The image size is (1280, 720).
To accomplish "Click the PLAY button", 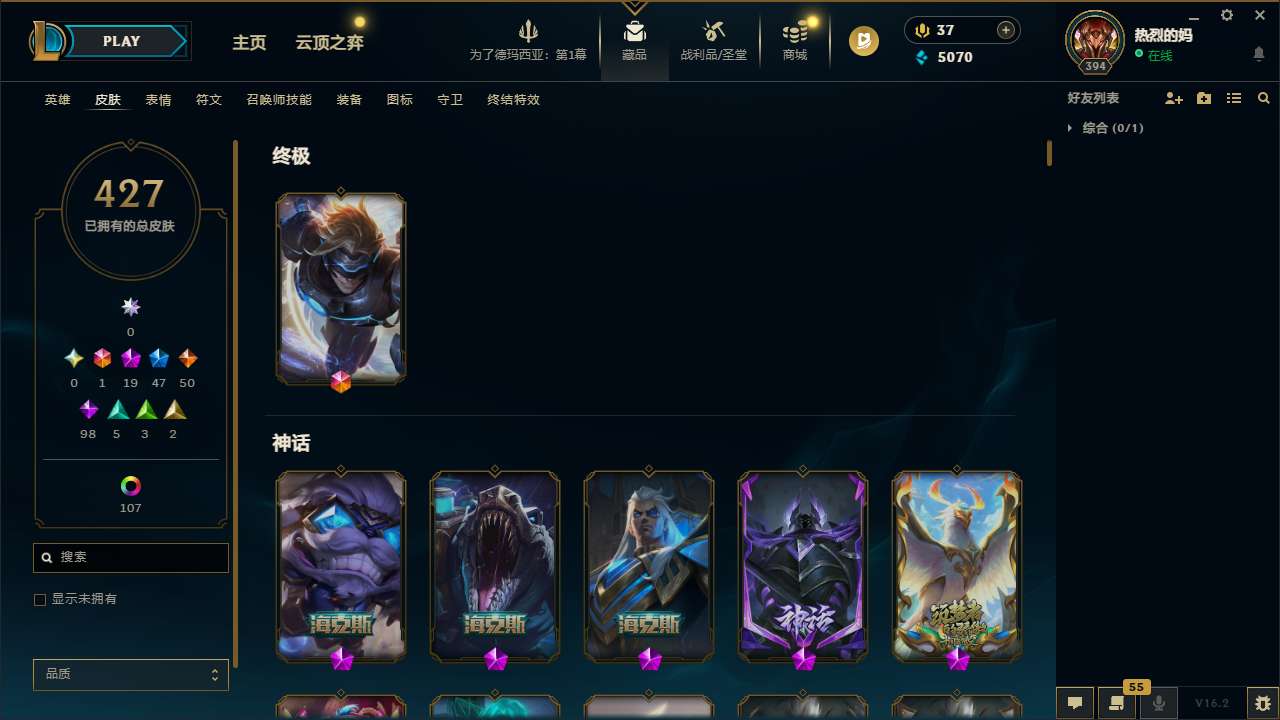I will [x=121, y=41].
